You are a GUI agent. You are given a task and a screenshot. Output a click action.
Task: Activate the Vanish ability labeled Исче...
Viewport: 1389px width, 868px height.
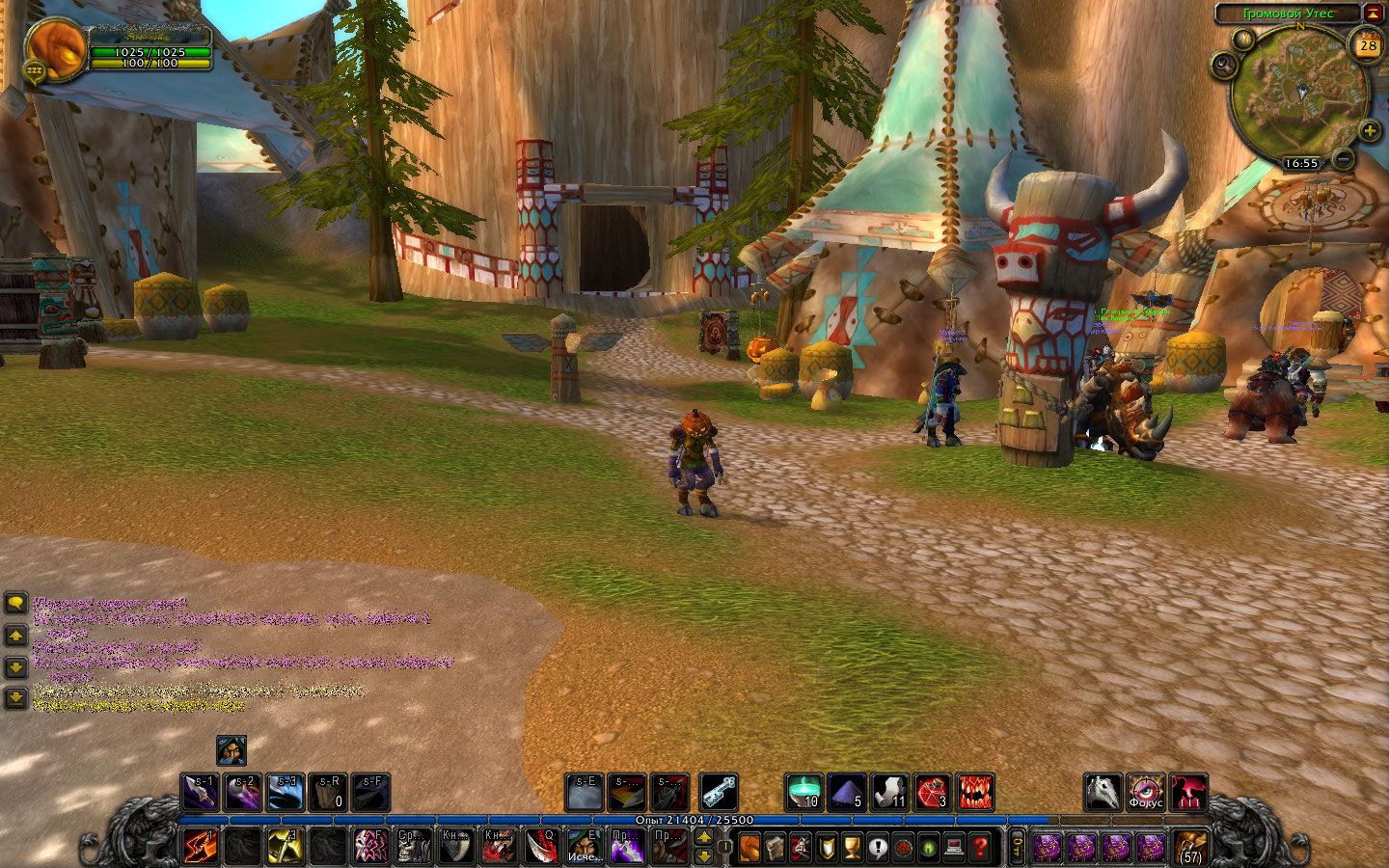pos(585,847)
